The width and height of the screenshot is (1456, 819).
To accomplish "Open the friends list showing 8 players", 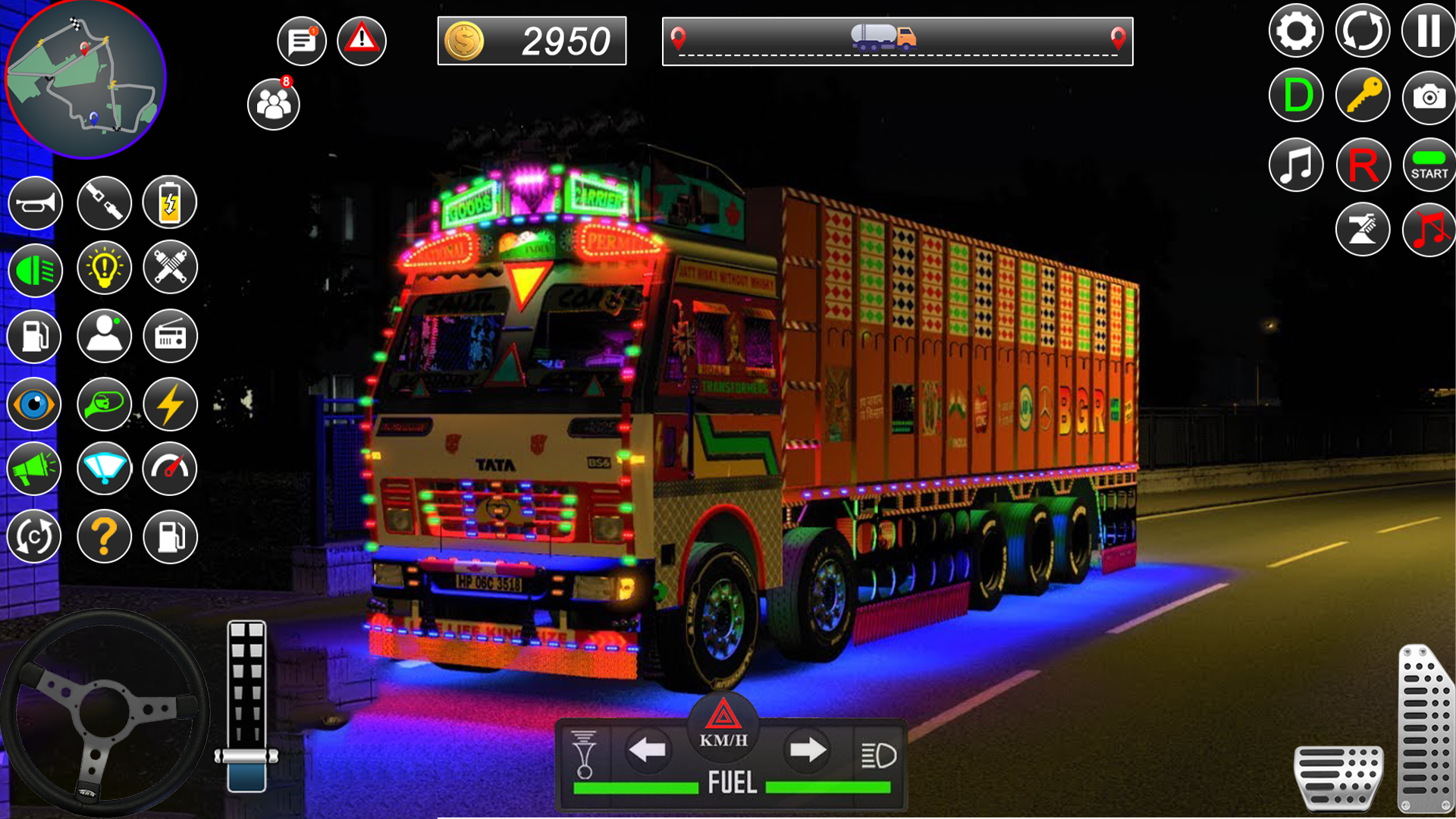I will (x=274, y=104).
